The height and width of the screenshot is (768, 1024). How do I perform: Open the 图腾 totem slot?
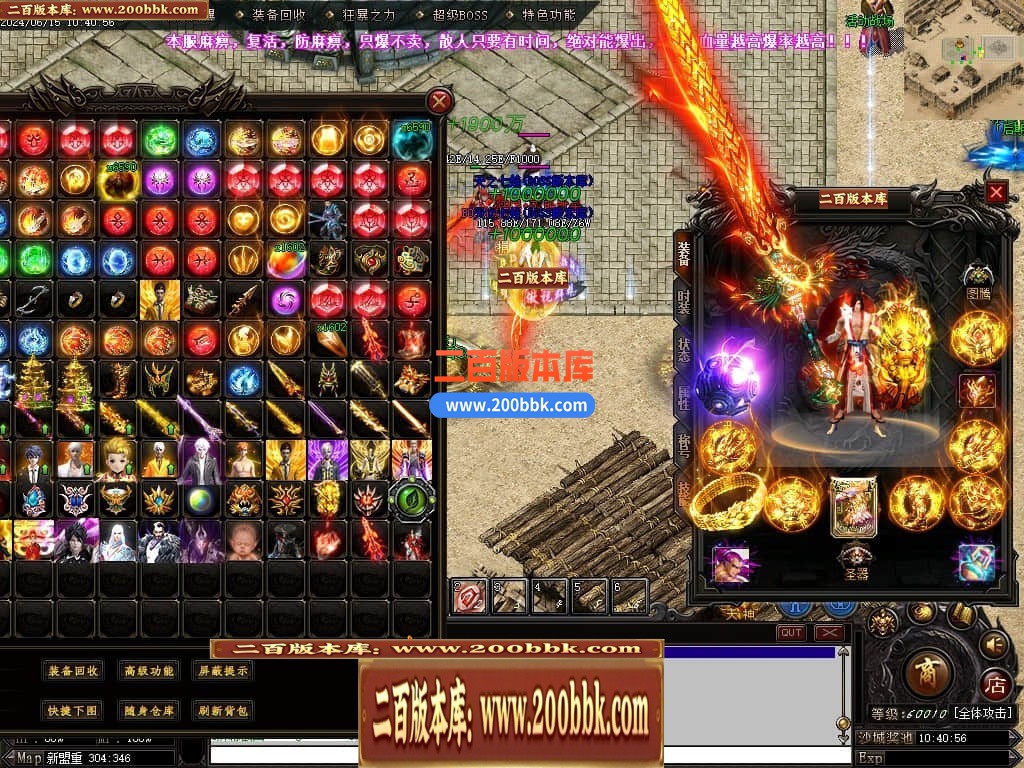click(x=978, y=278)
